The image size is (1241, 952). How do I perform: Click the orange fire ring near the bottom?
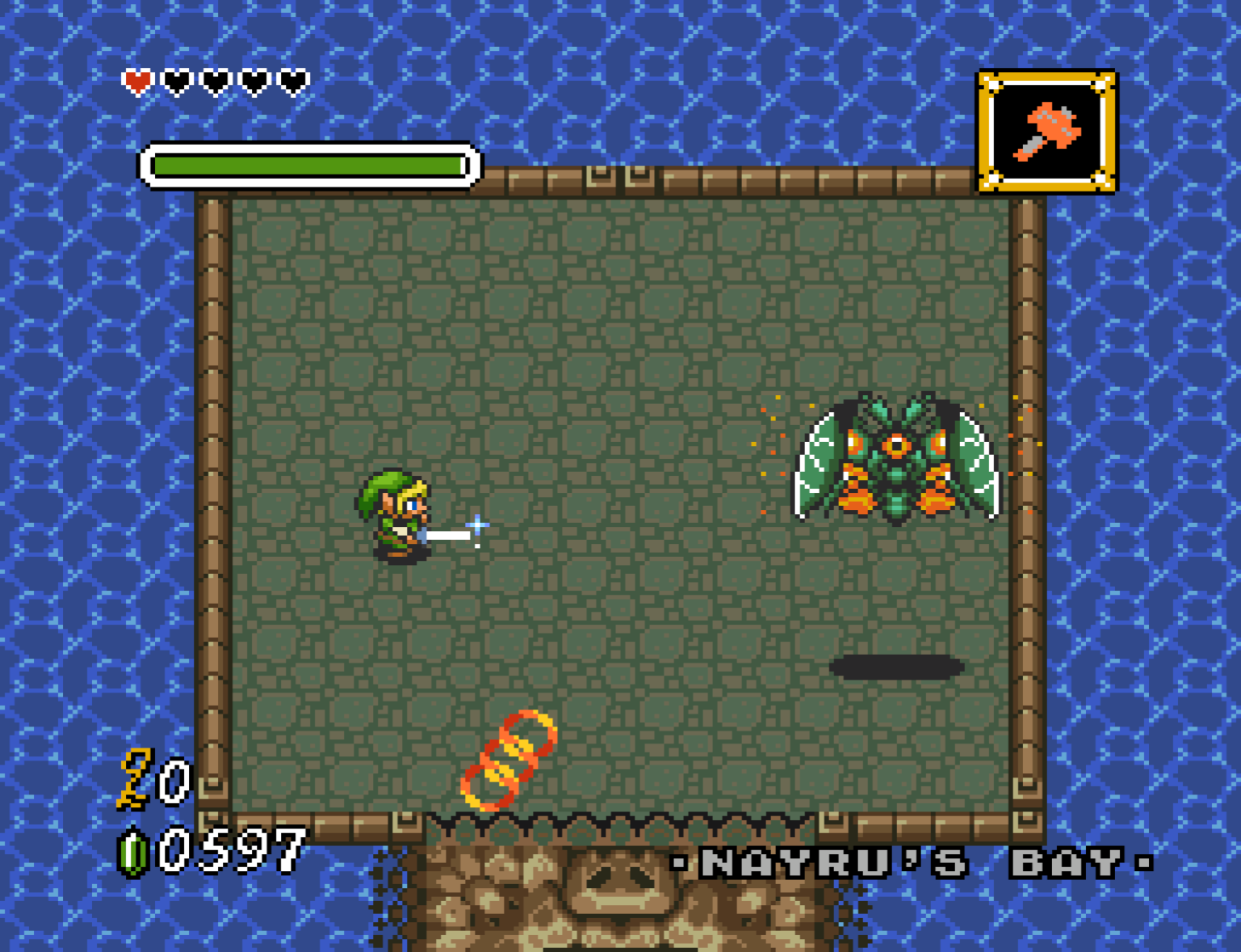coord(509,760)
